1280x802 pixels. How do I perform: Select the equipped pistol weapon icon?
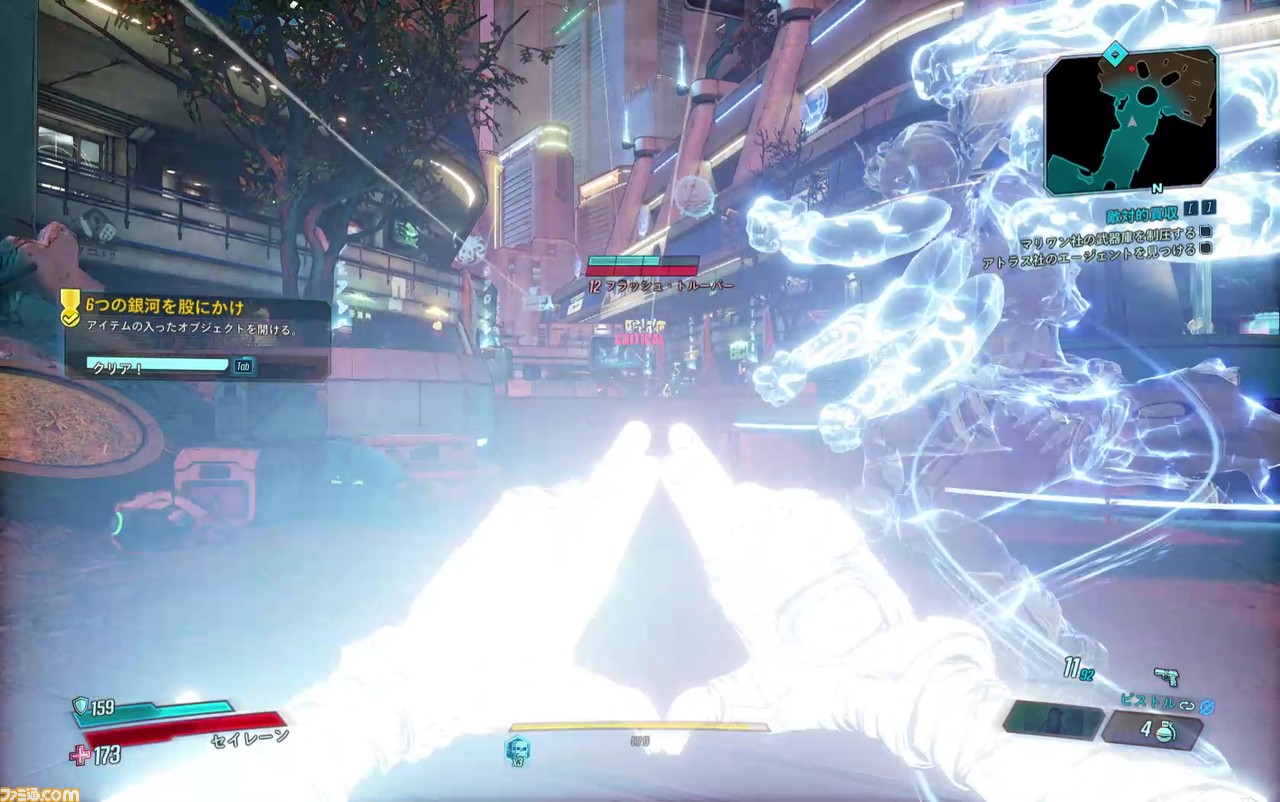1166,676
